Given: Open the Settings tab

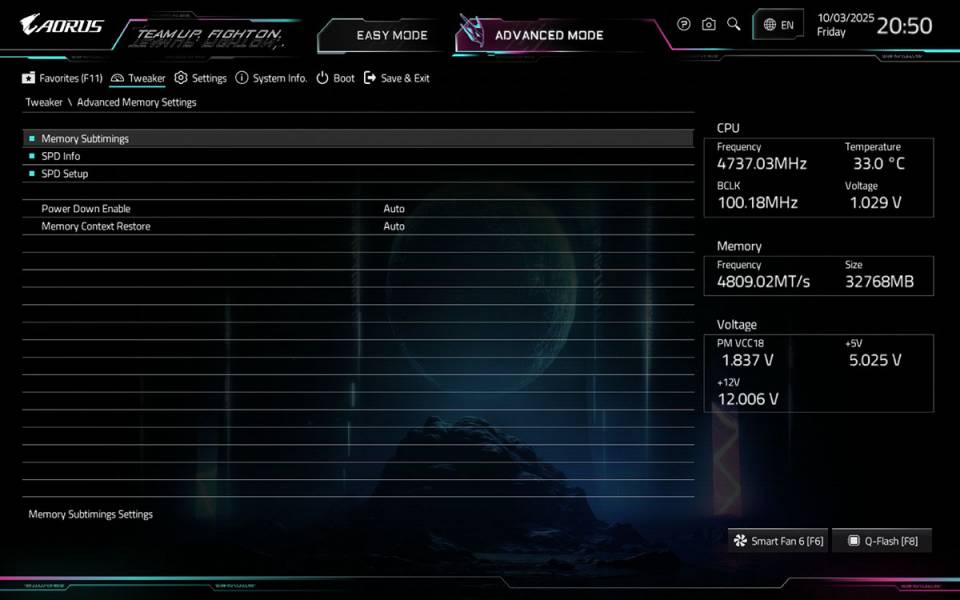Looking at the screenshot, I should (x=201, y=78).
